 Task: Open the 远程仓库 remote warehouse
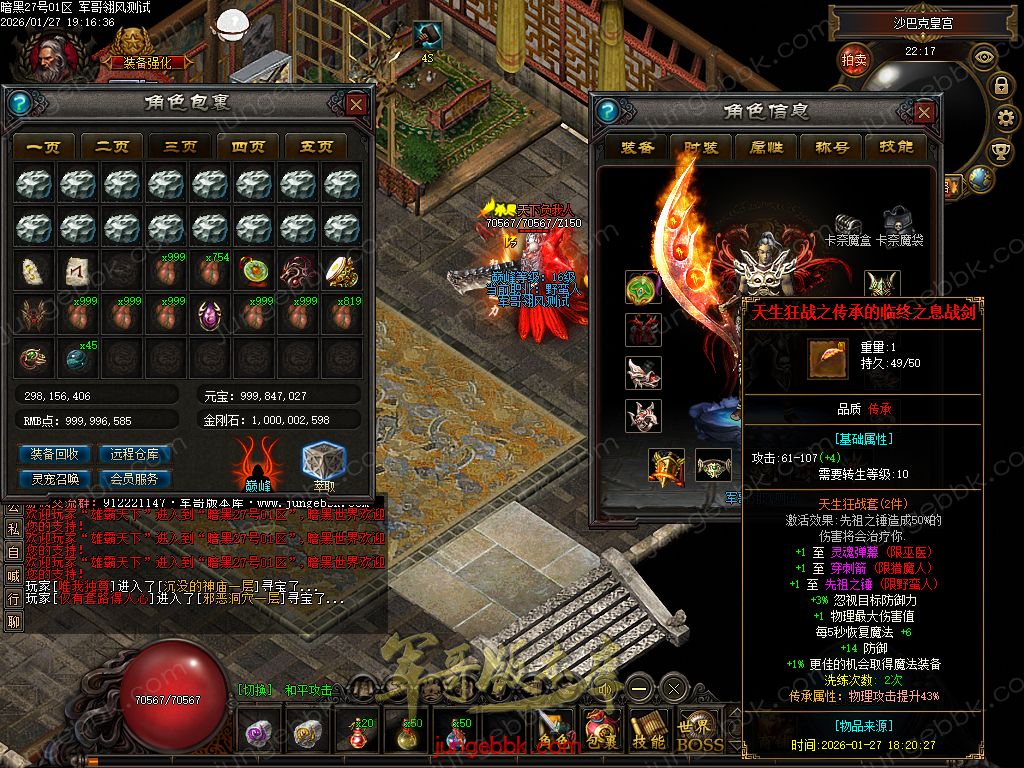tap(136, 454)
